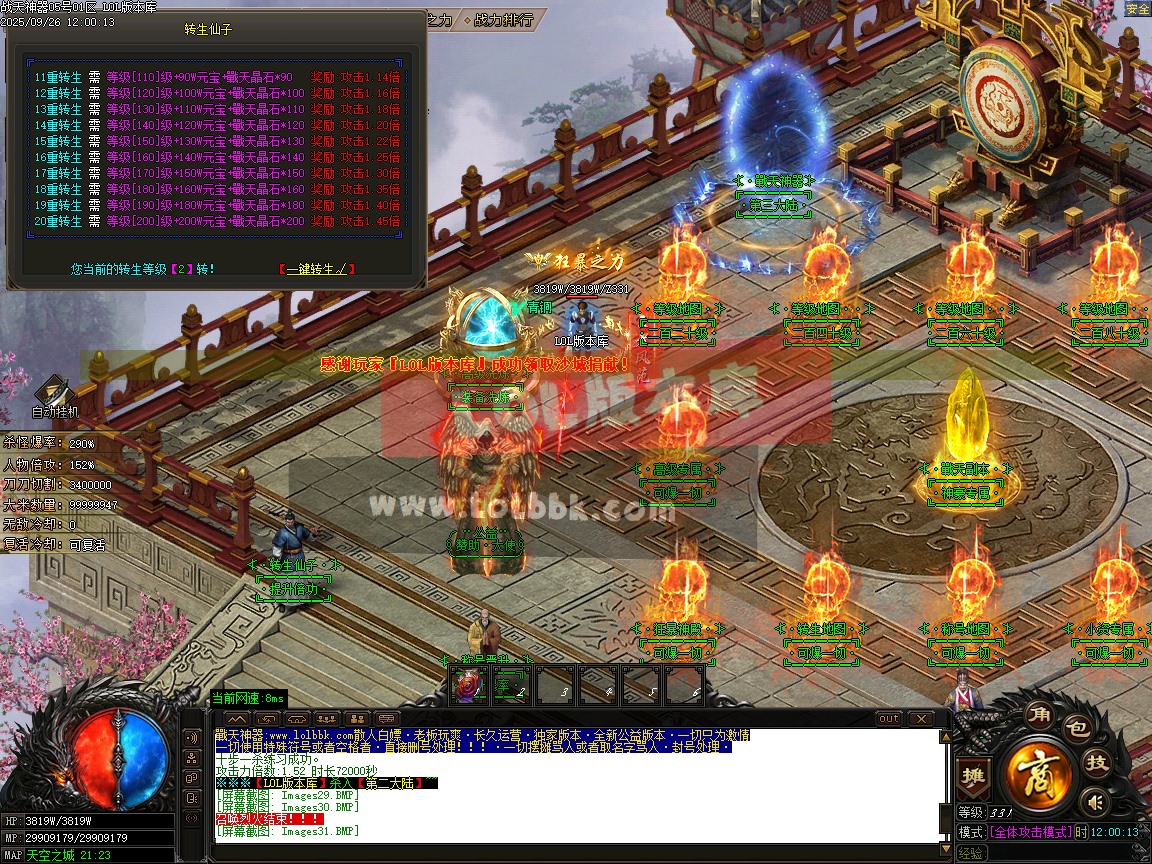
Task: Open the character sheet 角 button
Action: 1037,716
